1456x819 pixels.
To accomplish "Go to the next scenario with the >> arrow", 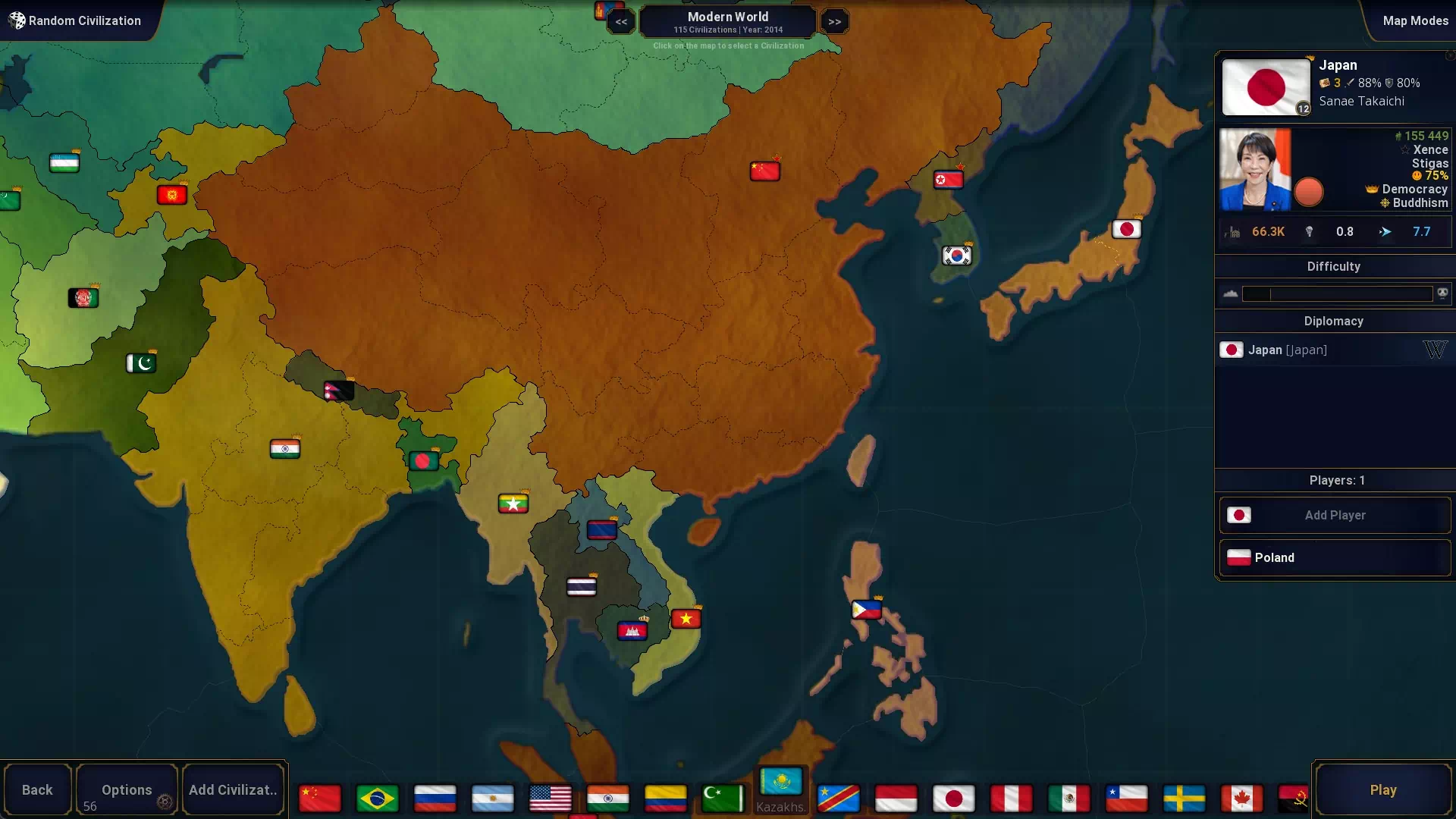I will [834, 20].
